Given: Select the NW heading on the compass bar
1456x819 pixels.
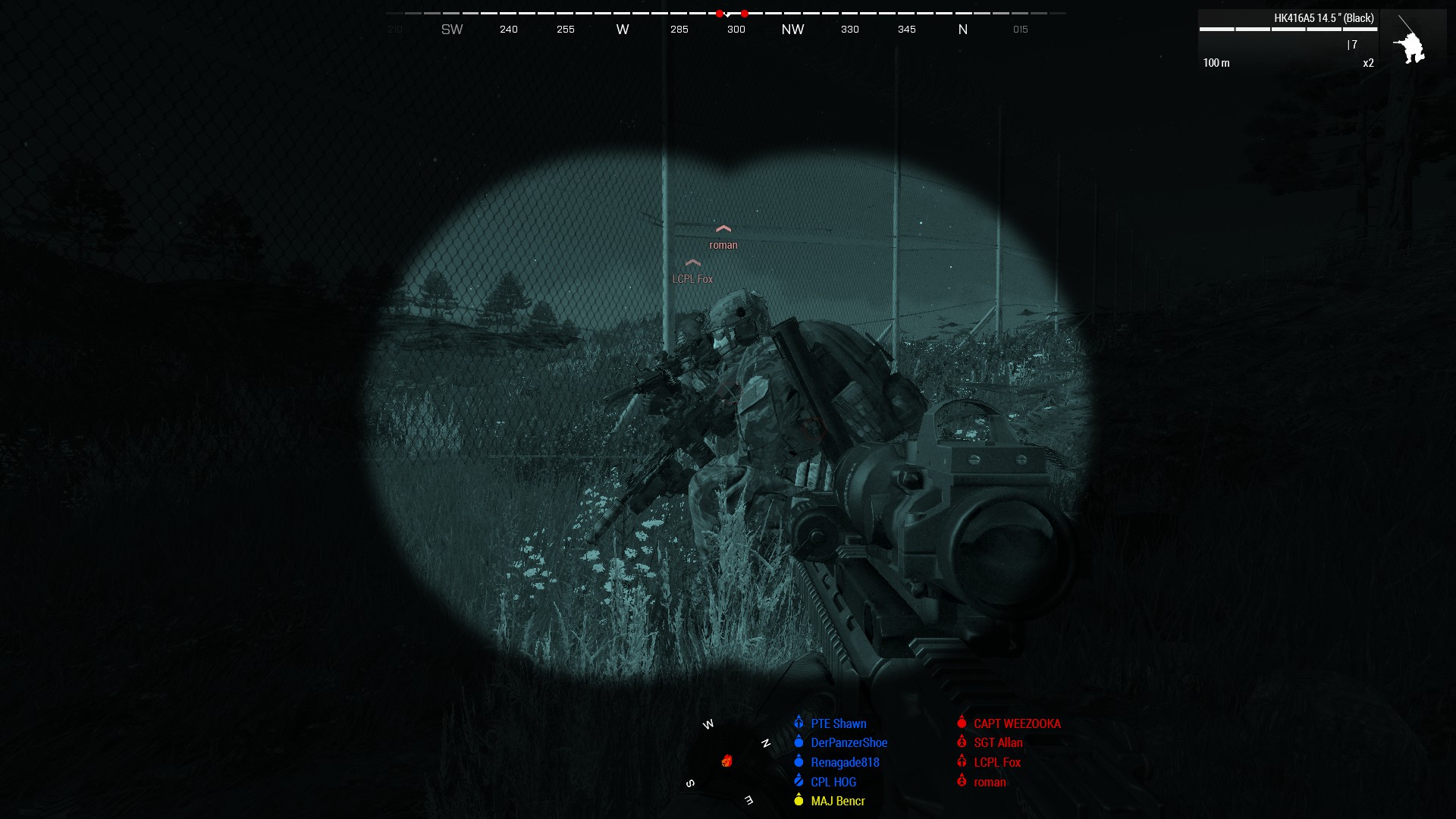Looking at the screenshot, I should [792, 29].
